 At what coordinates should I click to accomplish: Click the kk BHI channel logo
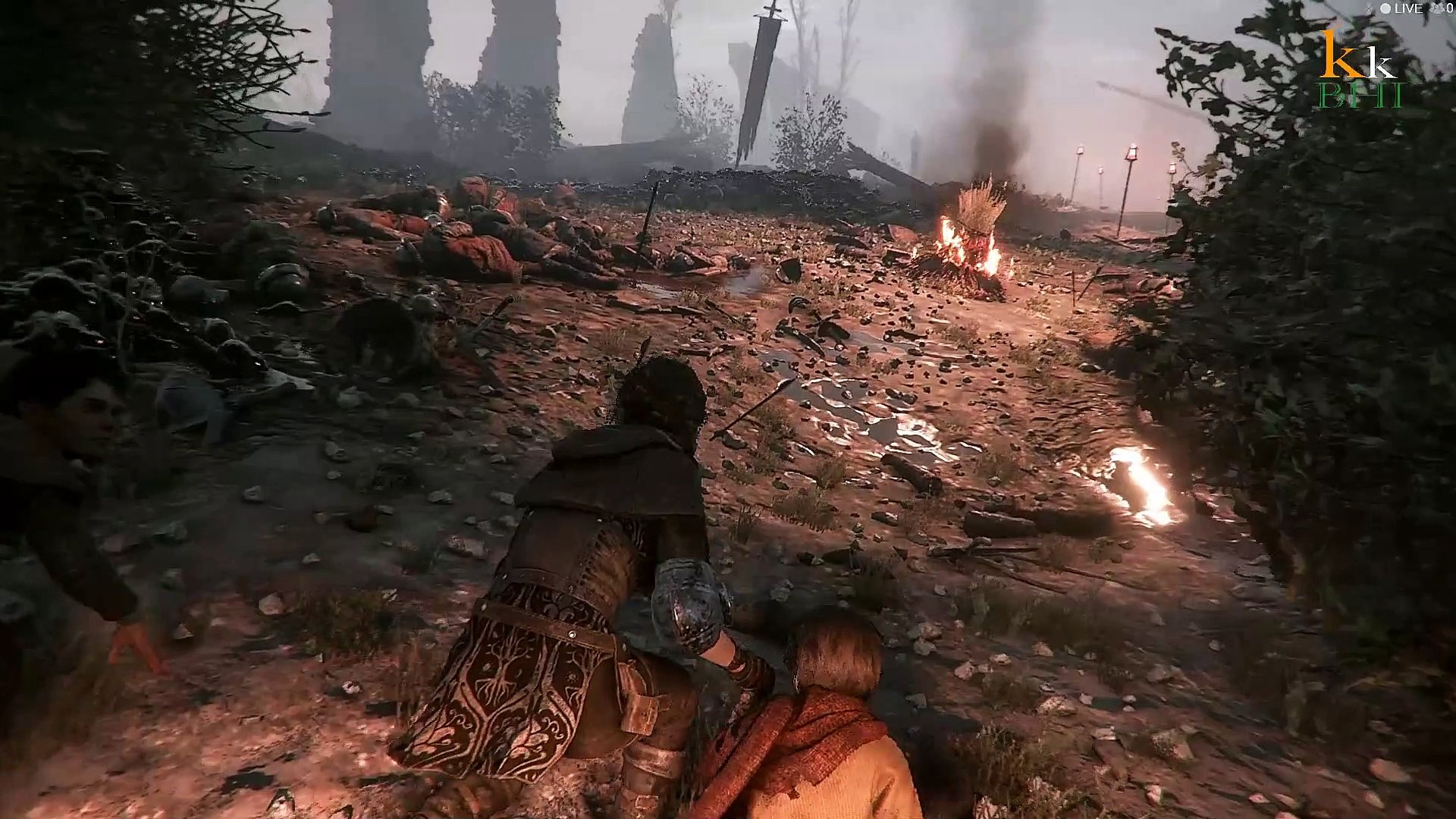(1361, 71)
